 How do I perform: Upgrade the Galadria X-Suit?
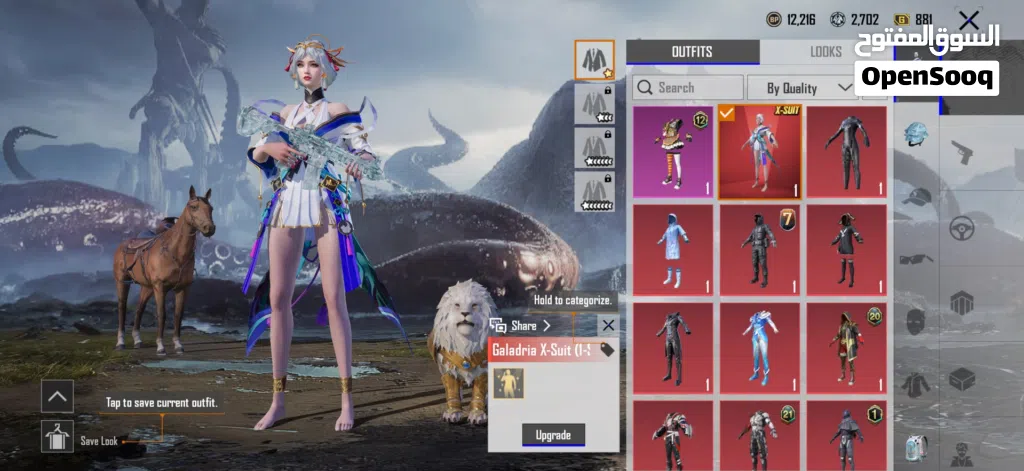pos(552,435)
